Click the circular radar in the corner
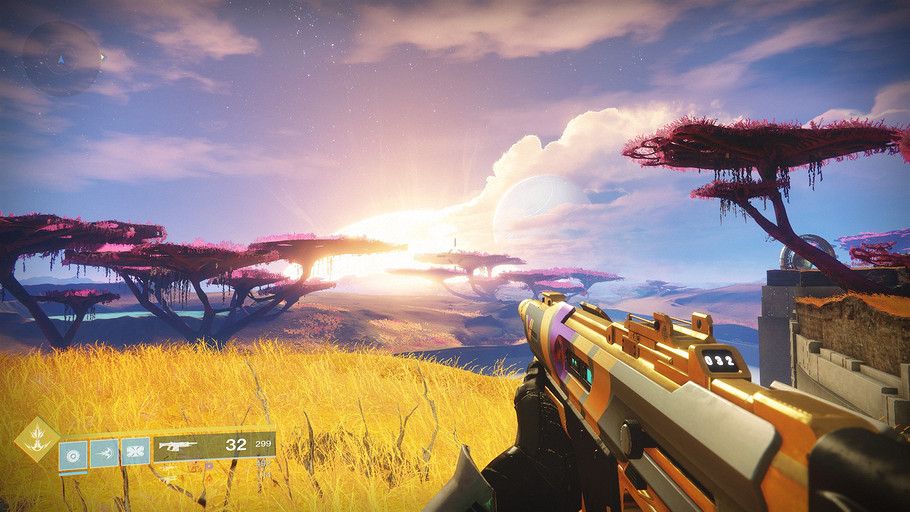Screen dimensions: 910x512 (62, 58)
